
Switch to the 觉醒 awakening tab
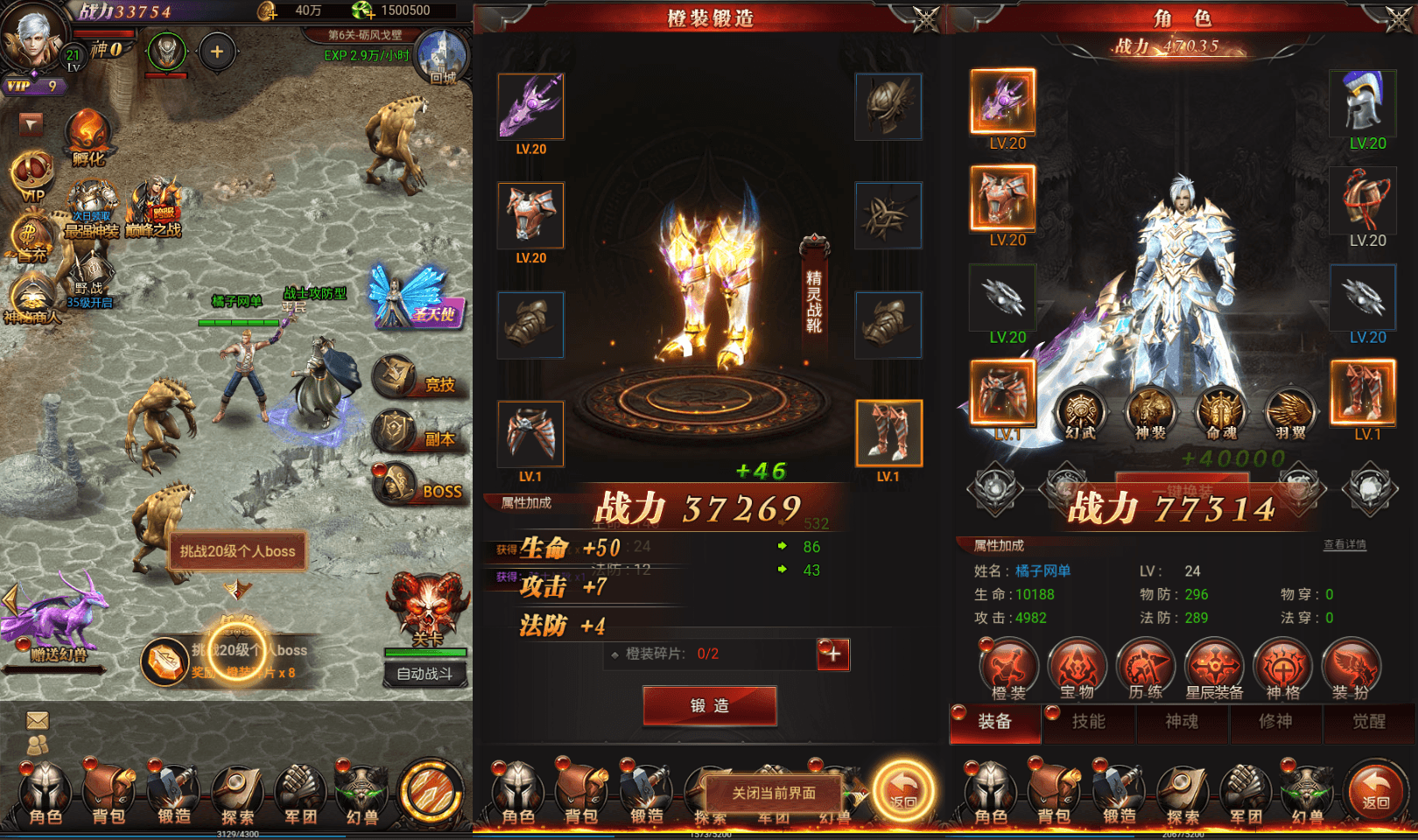1370,724
